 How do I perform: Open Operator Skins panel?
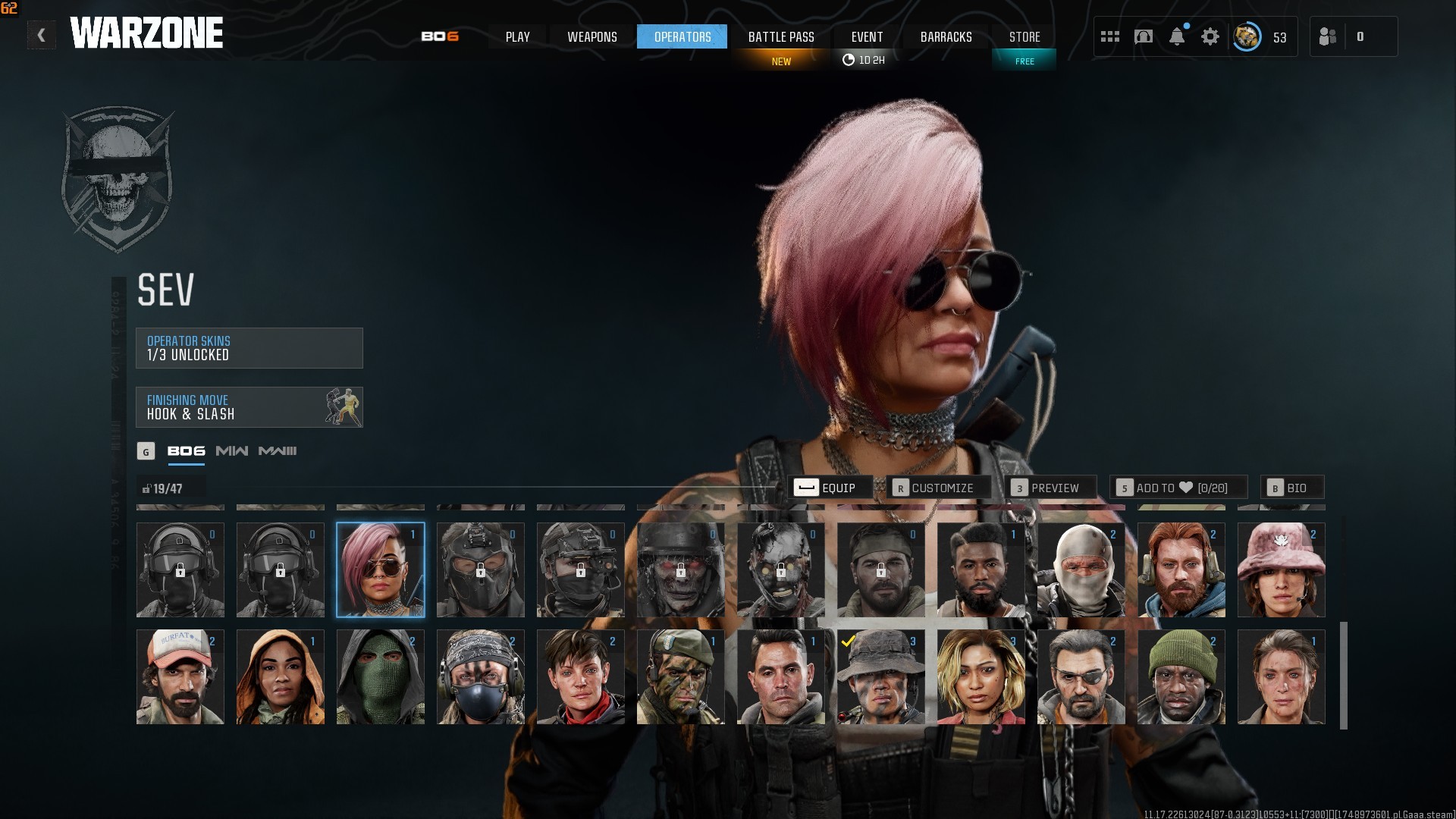coord(249,348)
